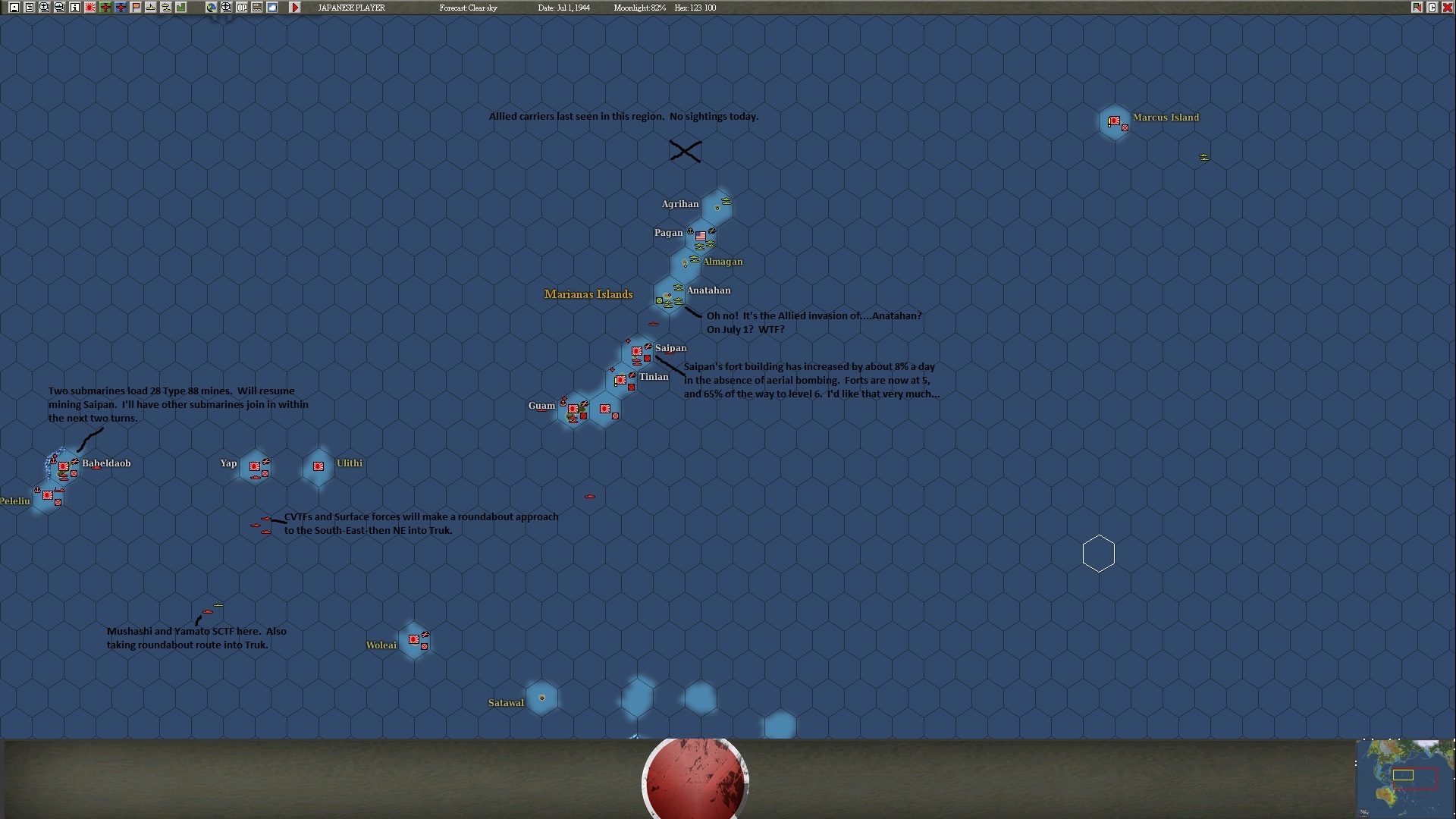This screenshot has width=1456, height=819.
Task: Click the rising sun flag icon
Action: 89,8
